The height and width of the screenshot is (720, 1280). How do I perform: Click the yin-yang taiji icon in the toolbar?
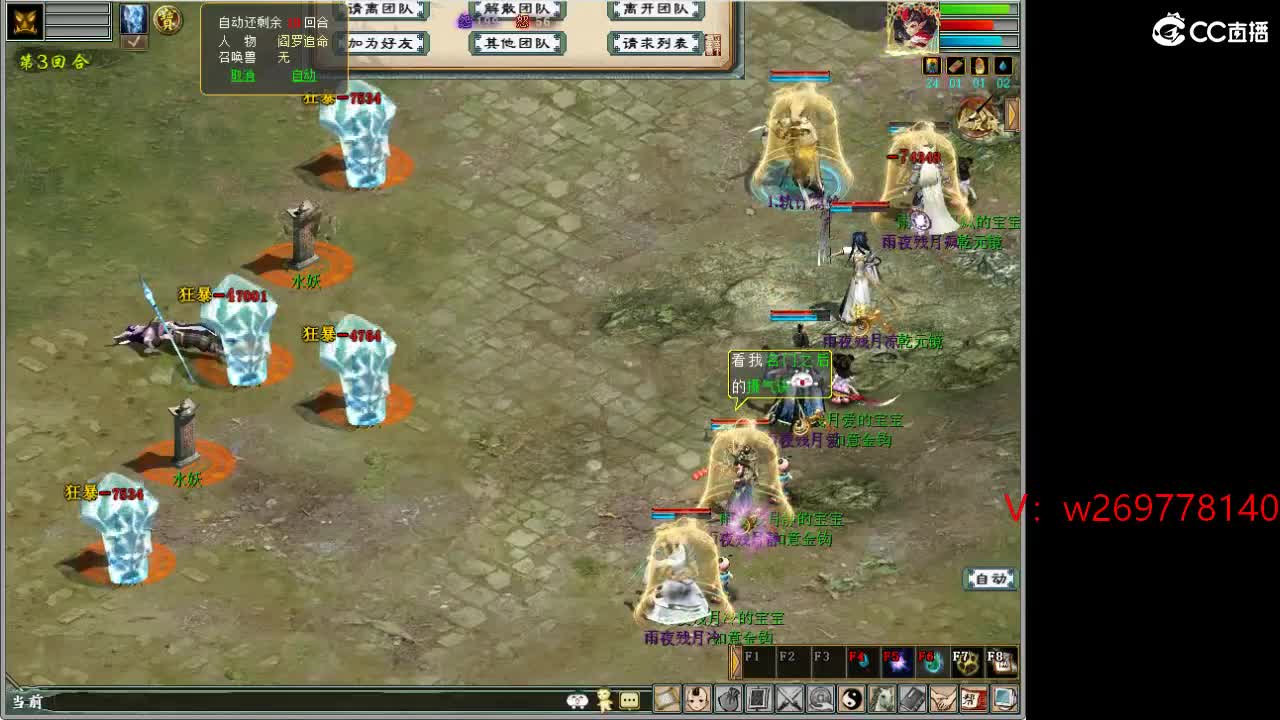852,698
